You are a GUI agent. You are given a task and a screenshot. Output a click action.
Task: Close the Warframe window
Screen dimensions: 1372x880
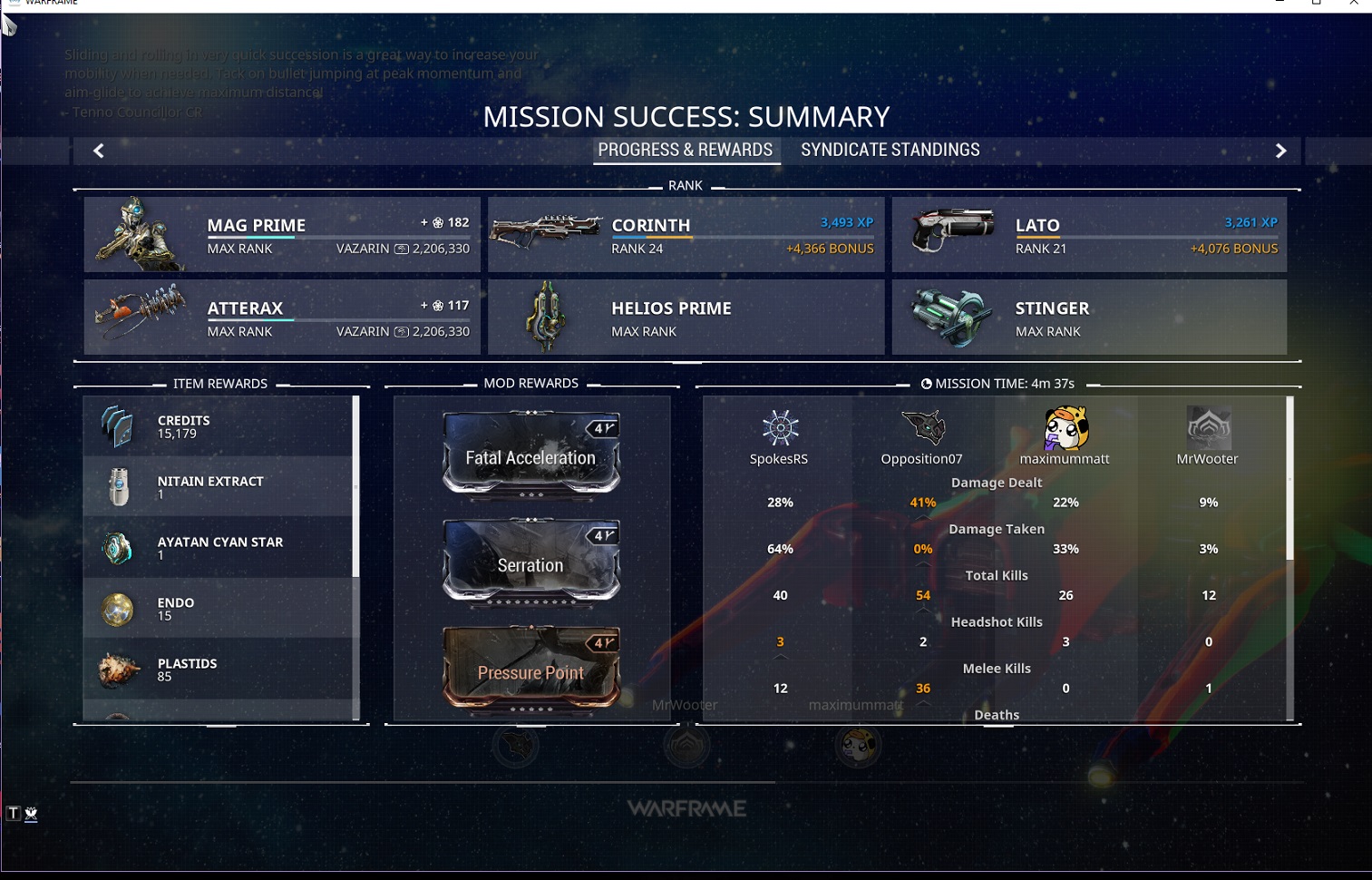tap(1353, 4)
